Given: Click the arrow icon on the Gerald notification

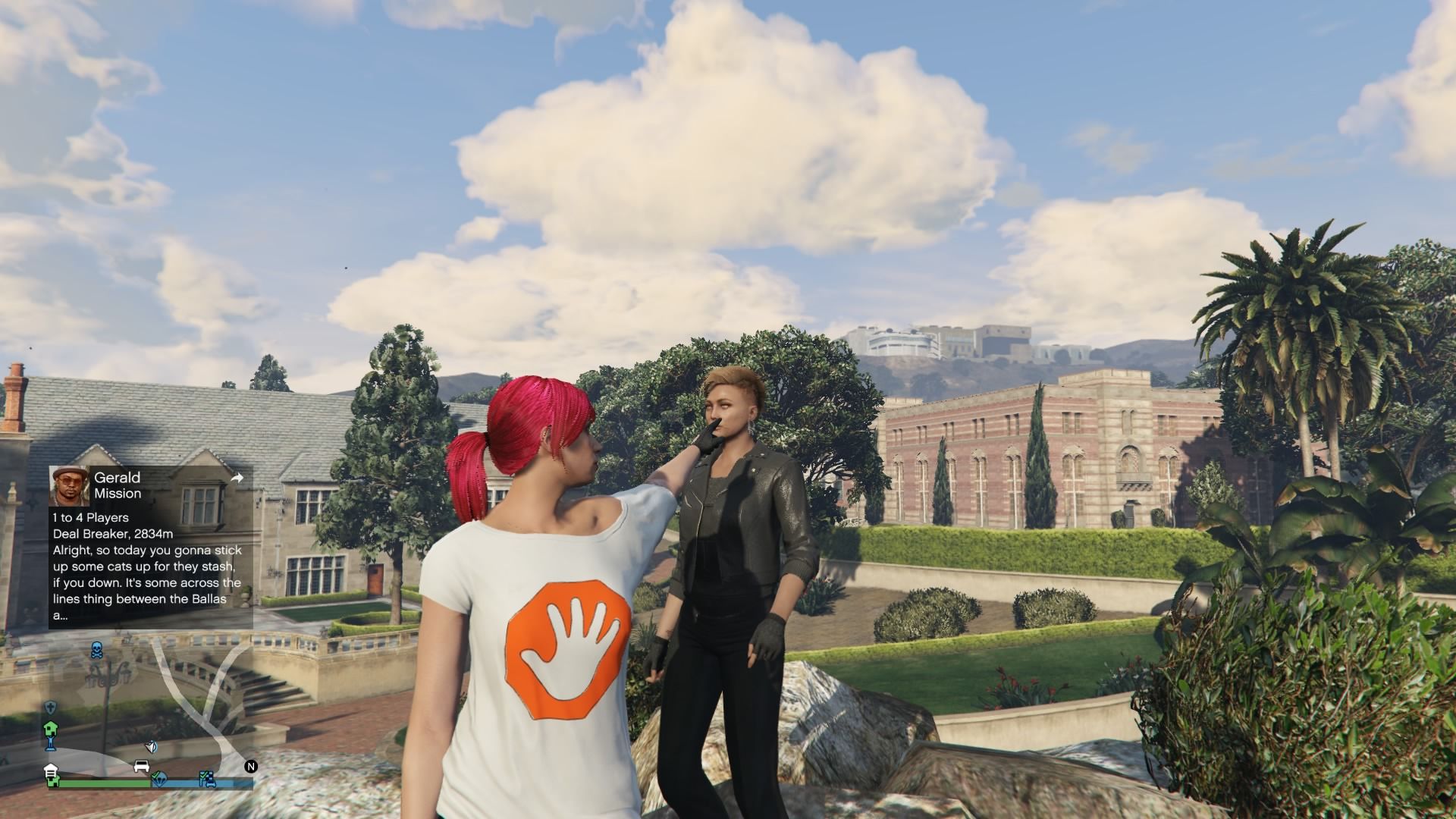Looking at the screenshot, I should pos(237,478).
